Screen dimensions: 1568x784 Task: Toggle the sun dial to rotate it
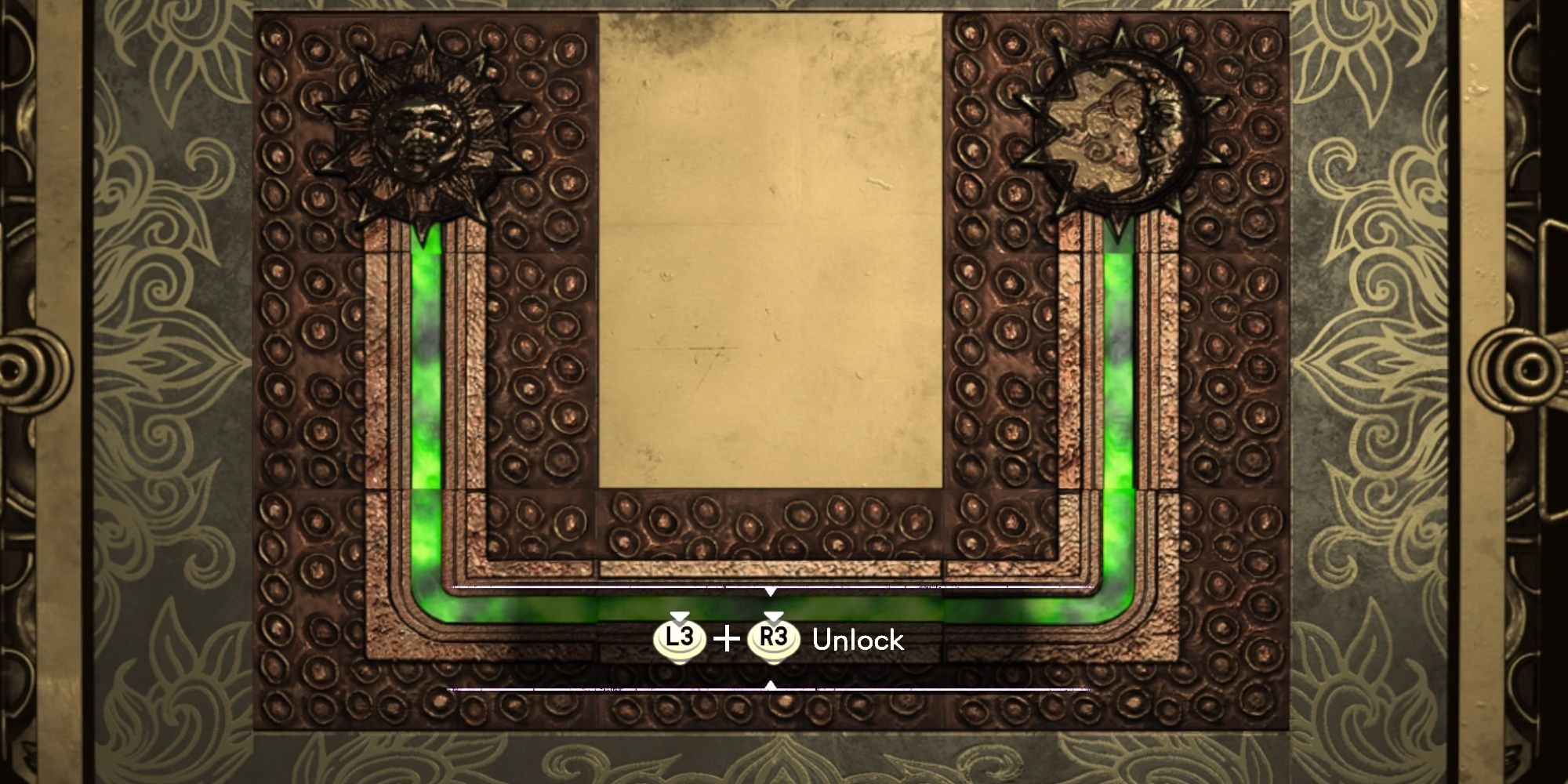(423, 129)
